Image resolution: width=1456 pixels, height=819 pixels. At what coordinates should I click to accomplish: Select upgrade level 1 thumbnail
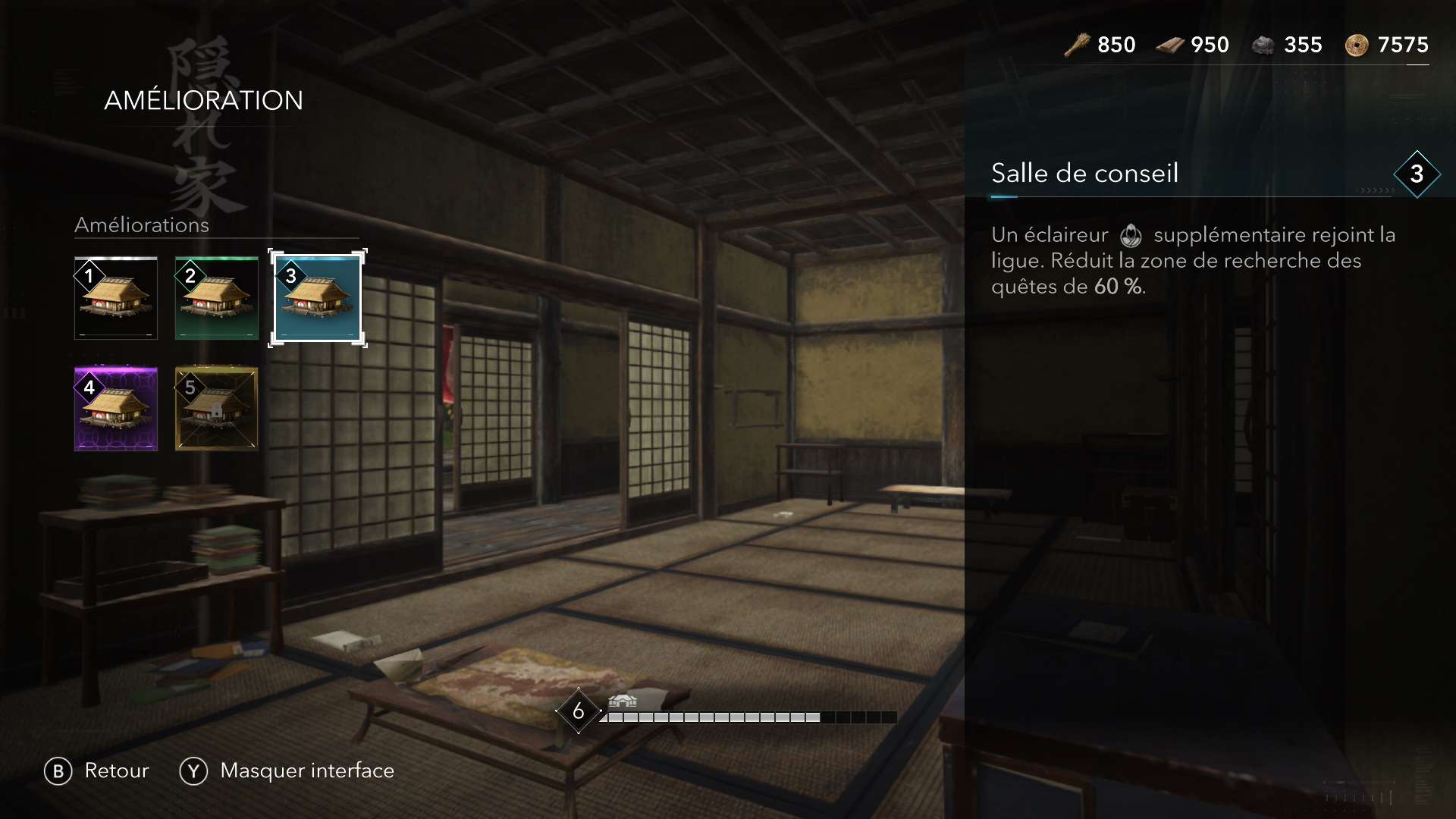pyautogui.click(x=115, y=298)
